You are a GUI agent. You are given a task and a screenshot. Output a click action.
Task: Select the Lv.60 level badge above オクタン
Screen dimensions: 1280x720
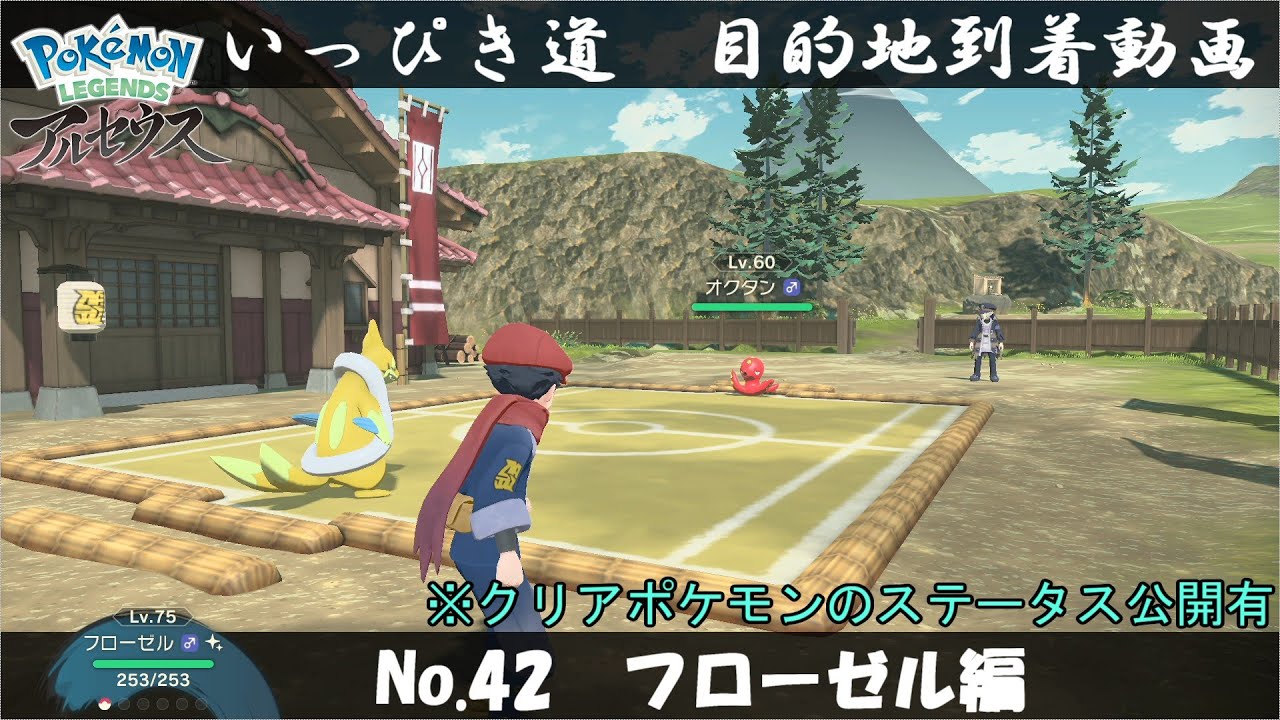click(x=751, y=261)
